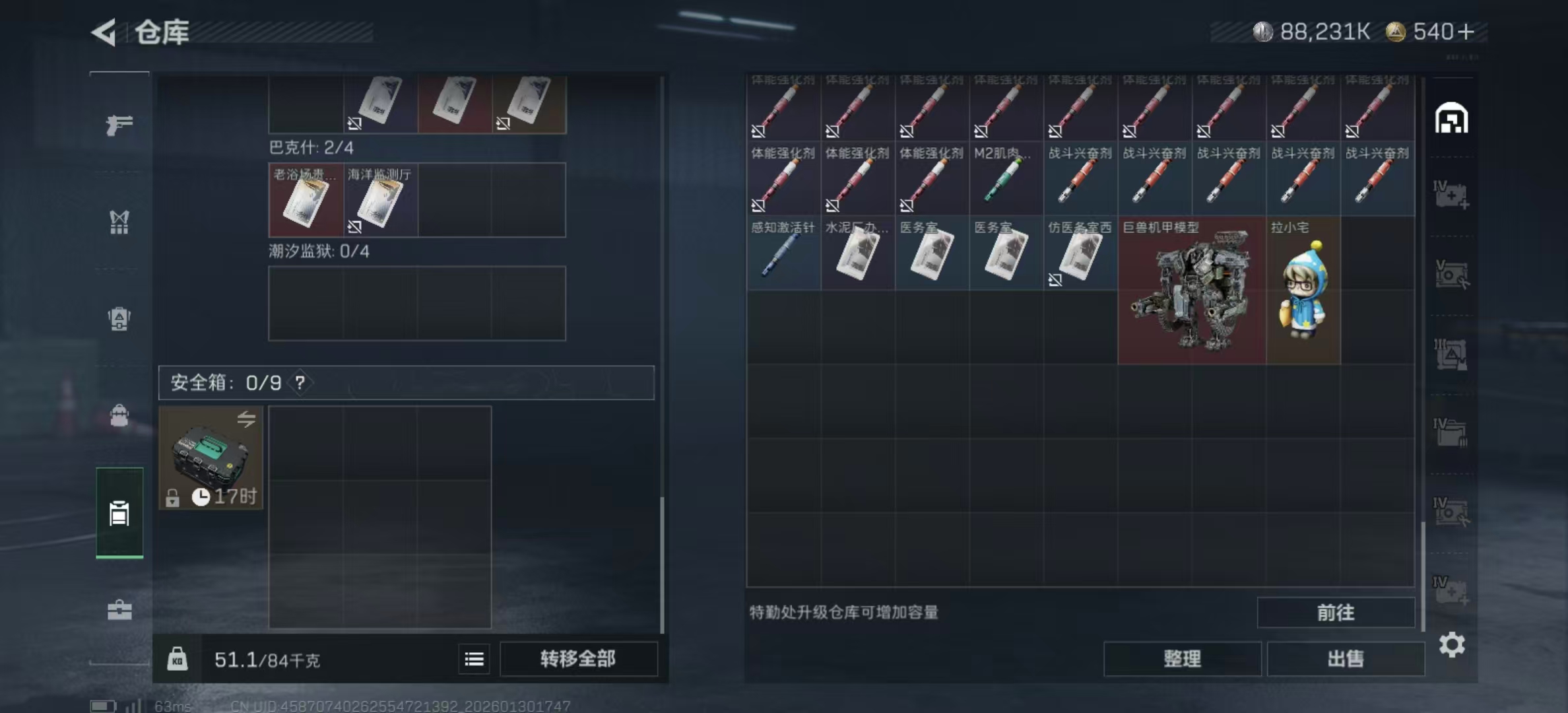
Task: Click the tier V safe icon on right sidebar
Action: tap(1452, 274)
